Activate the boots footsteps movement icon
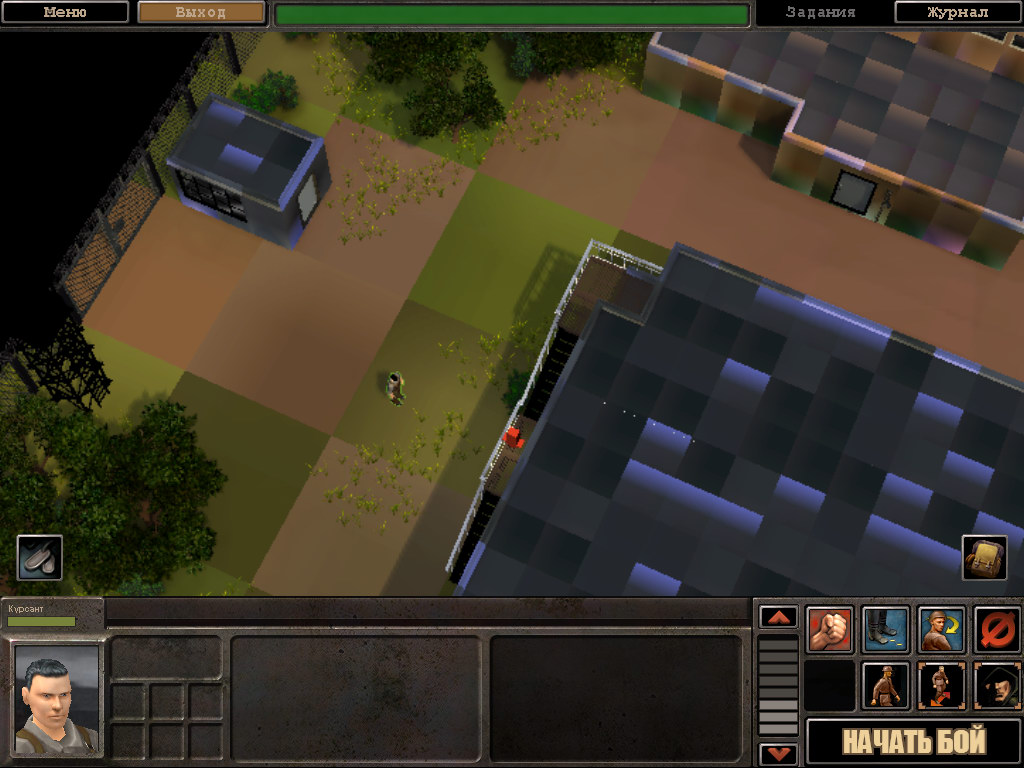Viewport: 1024px width, 768px height. (x=886, y=630)
